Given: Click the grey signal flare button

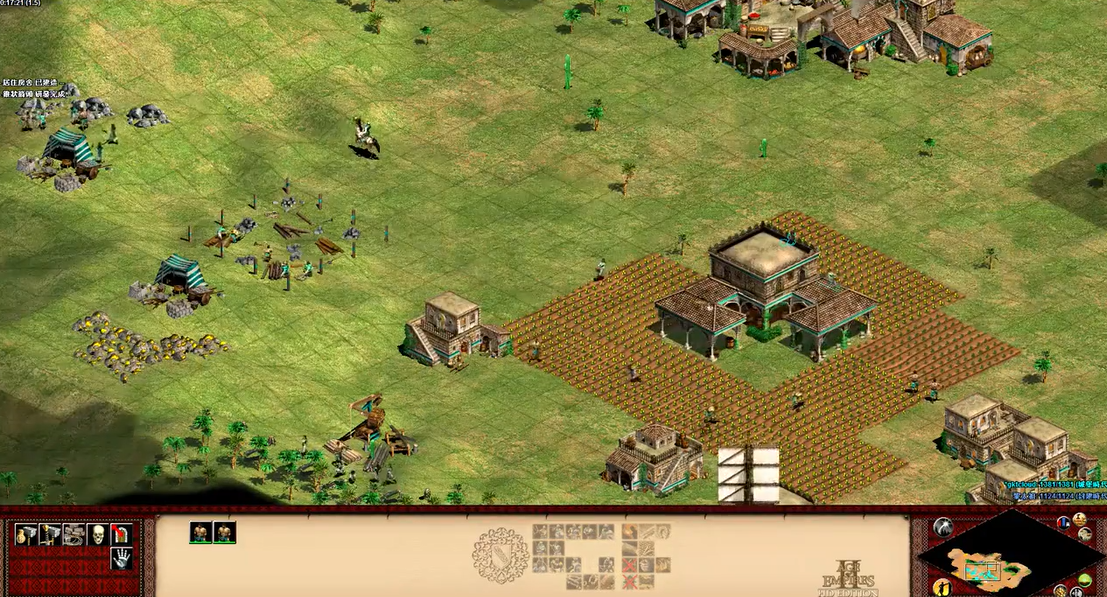Looking at the screenshot, I should pyautogui.click(x=942, y=527).
